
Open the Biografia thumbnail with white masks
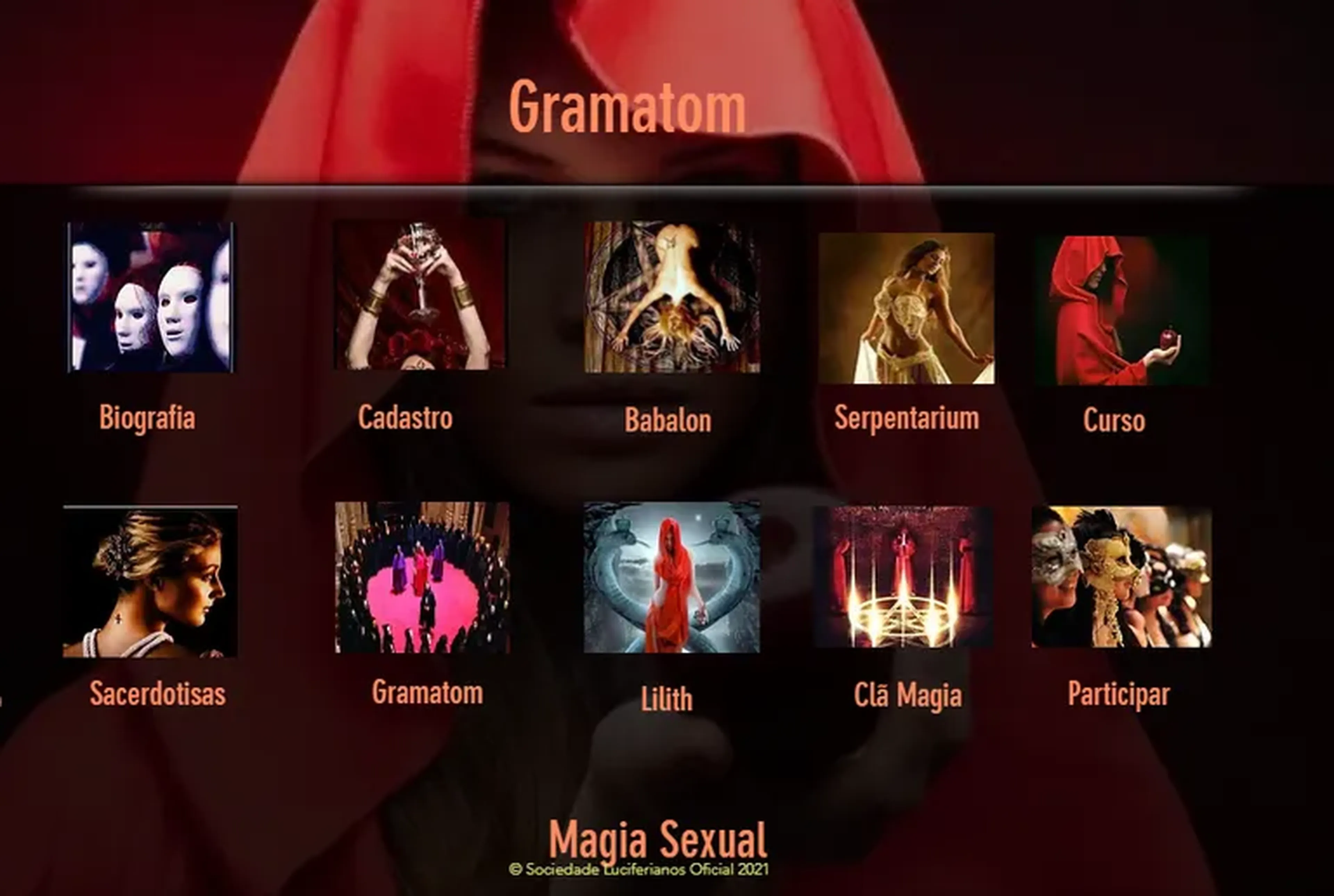[150, 297]
